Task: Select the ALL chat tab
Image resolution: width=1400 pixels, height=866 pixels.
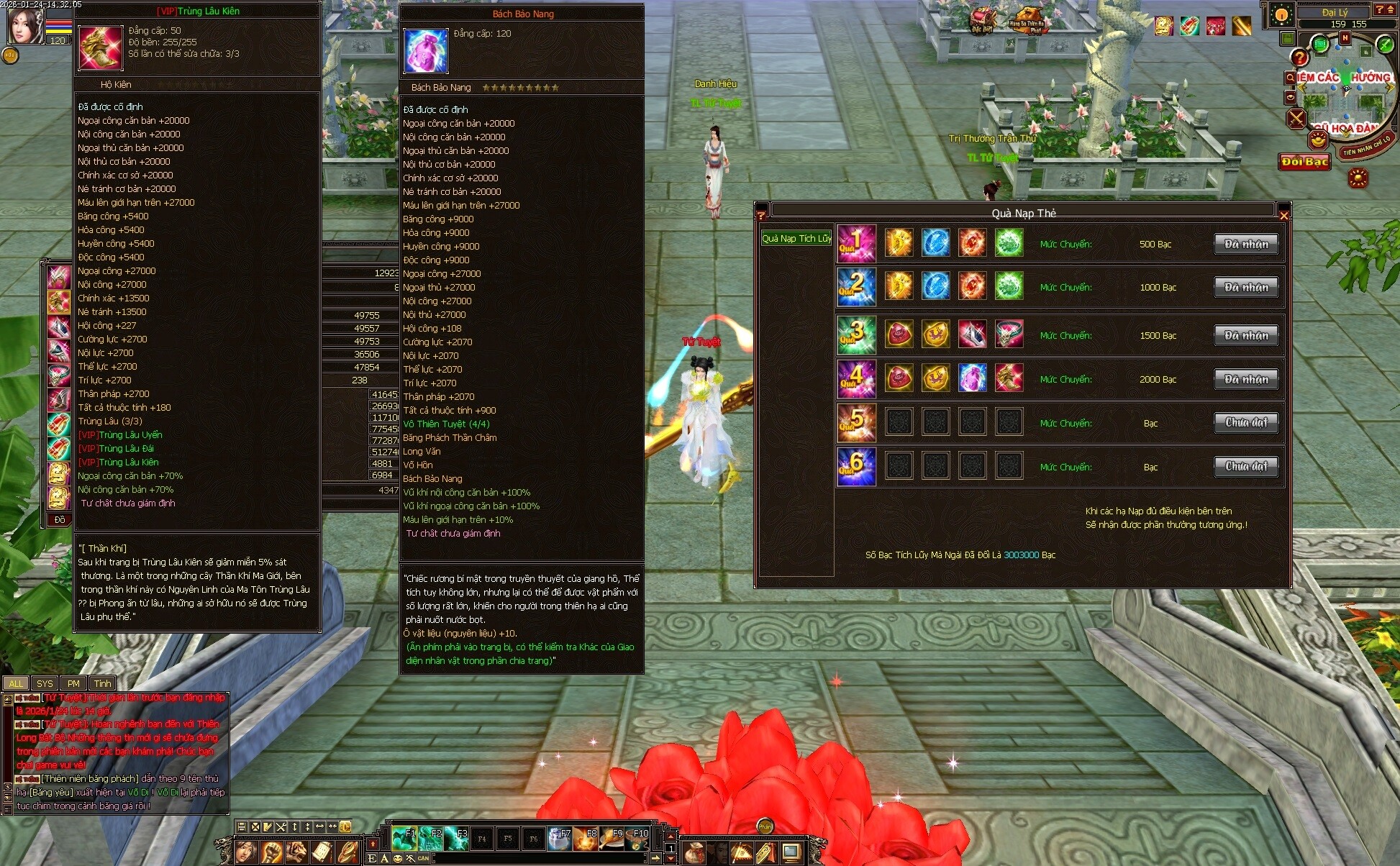Action: (16, 683)
